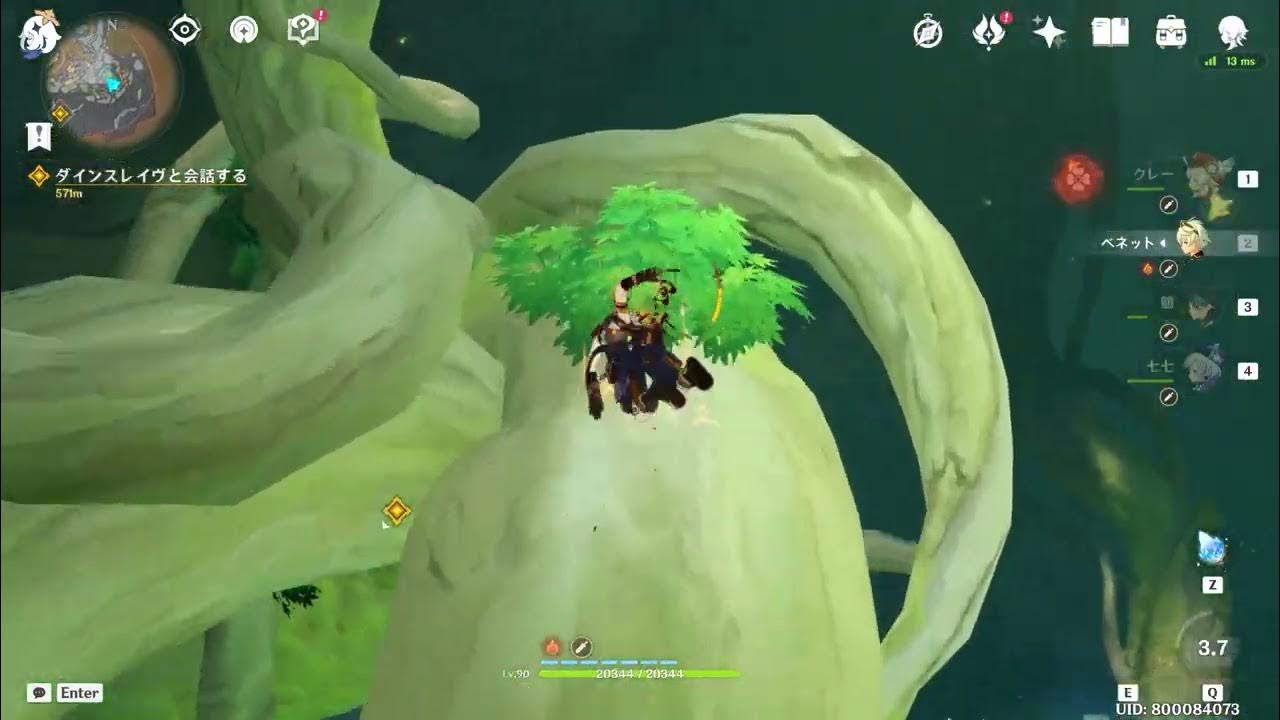Open the question-mark book icon with red alert
The height and width of the screenshot is (720, 1280).
tap(303, 30)
